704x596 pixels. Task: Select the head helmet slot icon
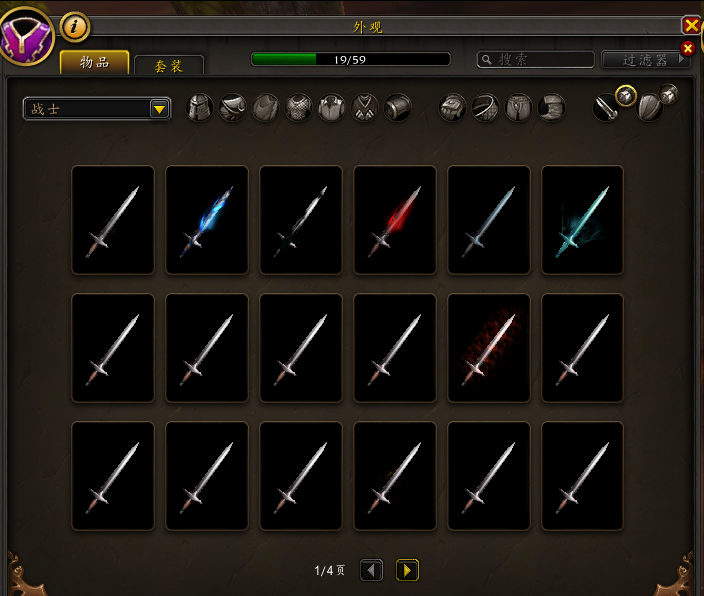coord(200,108)
